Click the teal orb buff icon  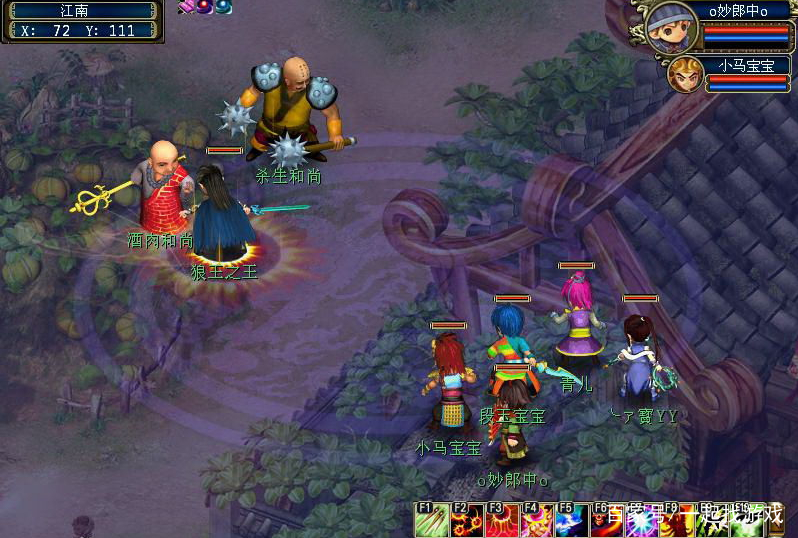[x=222, y=7]
